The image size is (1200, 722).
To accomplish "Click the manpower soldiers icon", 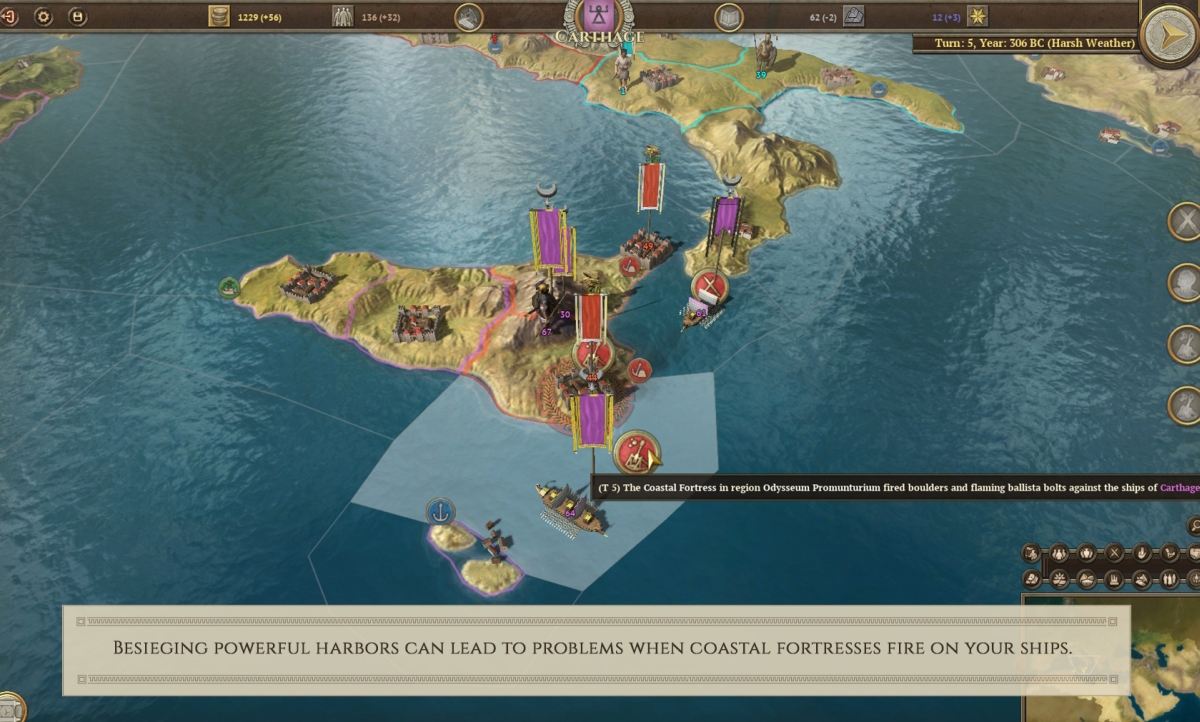I will 342,16.
